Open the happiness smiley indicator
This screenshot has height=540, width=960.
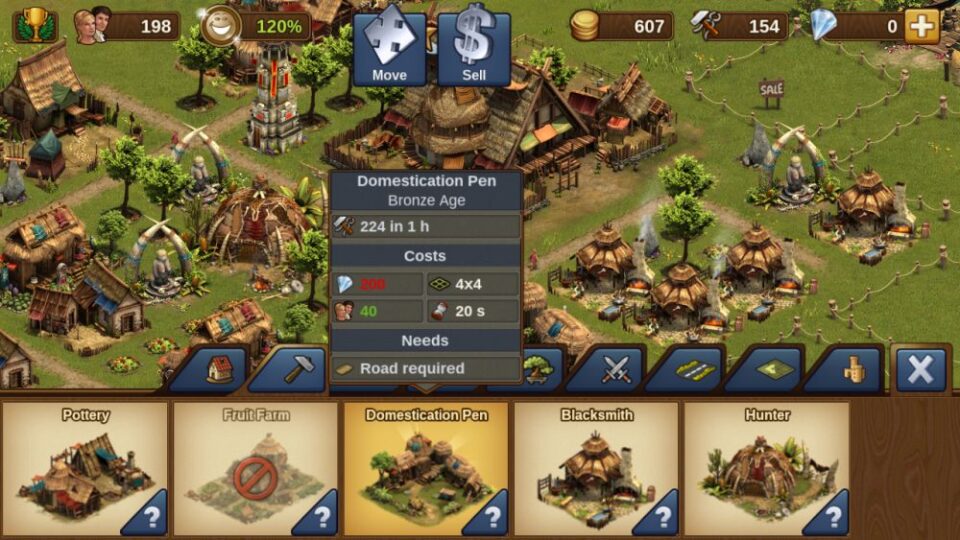tap(219, 26)
